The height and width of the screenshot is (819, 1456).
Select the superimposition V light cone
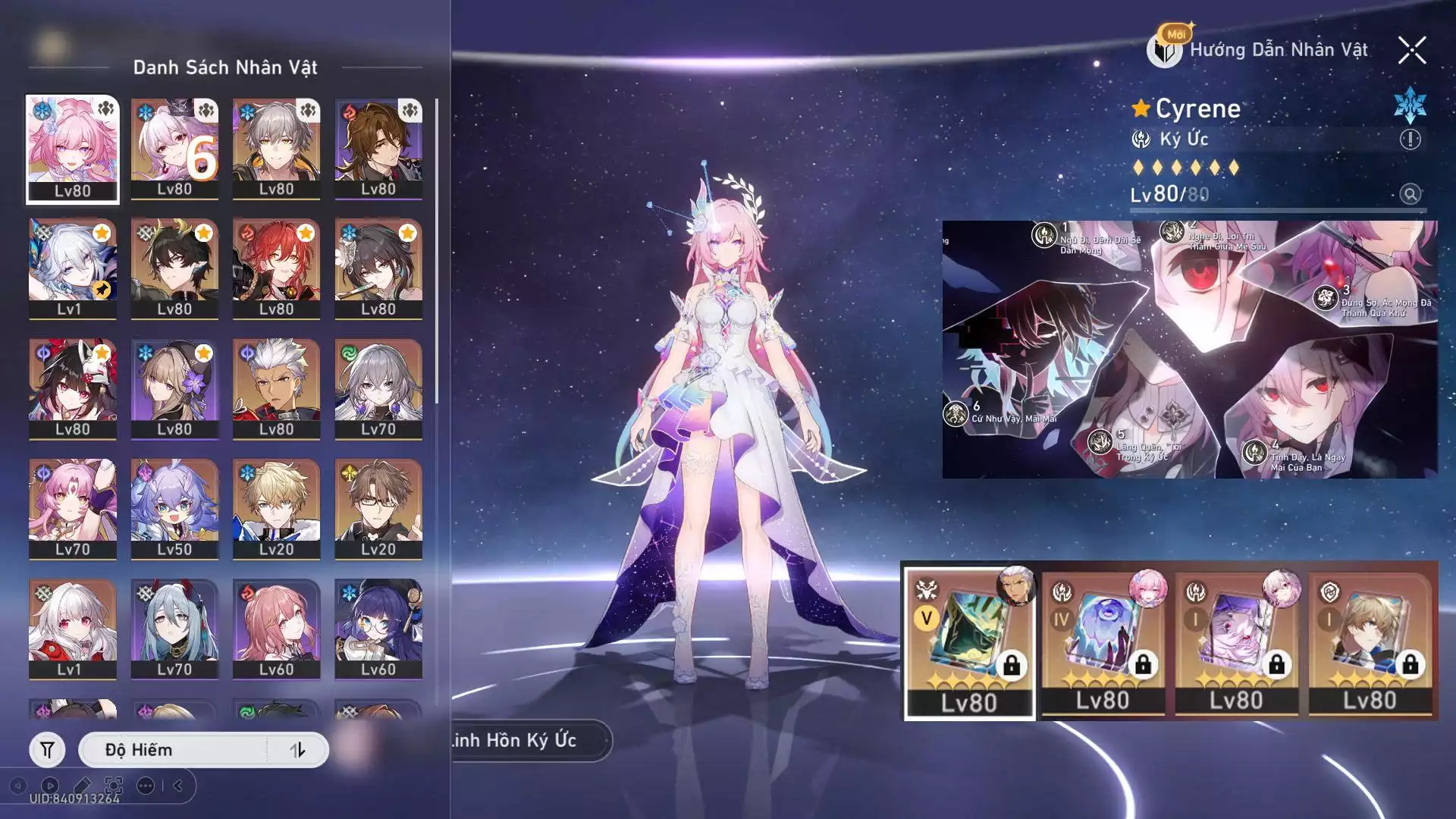969,642
